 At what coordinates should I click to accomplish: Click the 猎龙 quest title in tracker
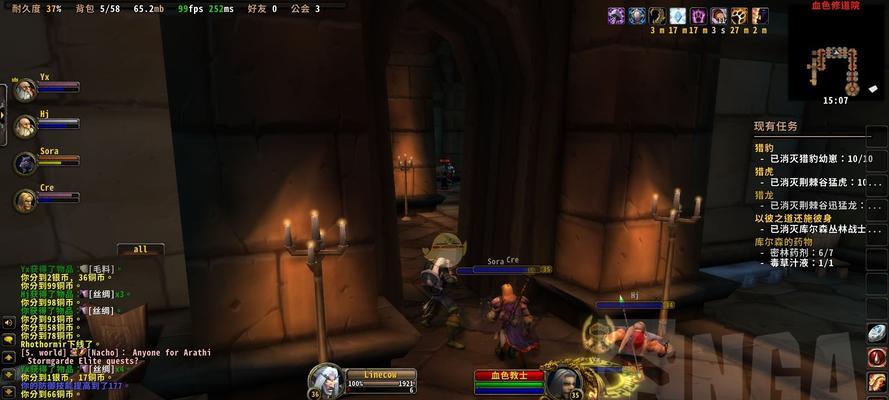764,194
